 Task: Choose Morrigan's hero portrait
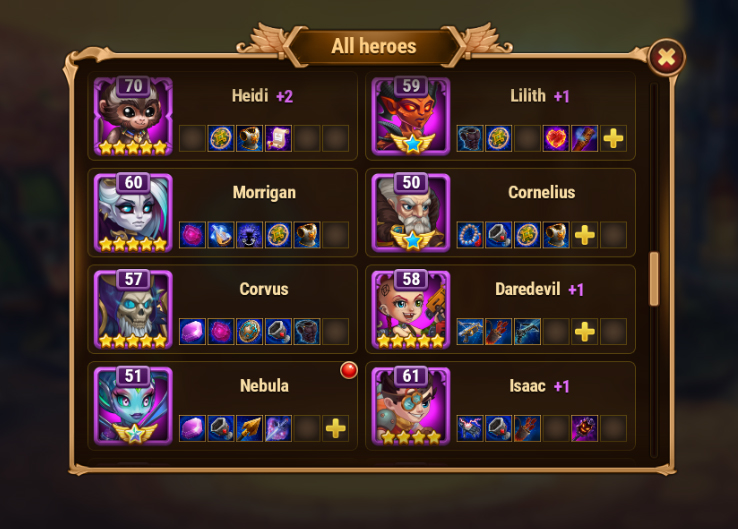click(133, 214)
